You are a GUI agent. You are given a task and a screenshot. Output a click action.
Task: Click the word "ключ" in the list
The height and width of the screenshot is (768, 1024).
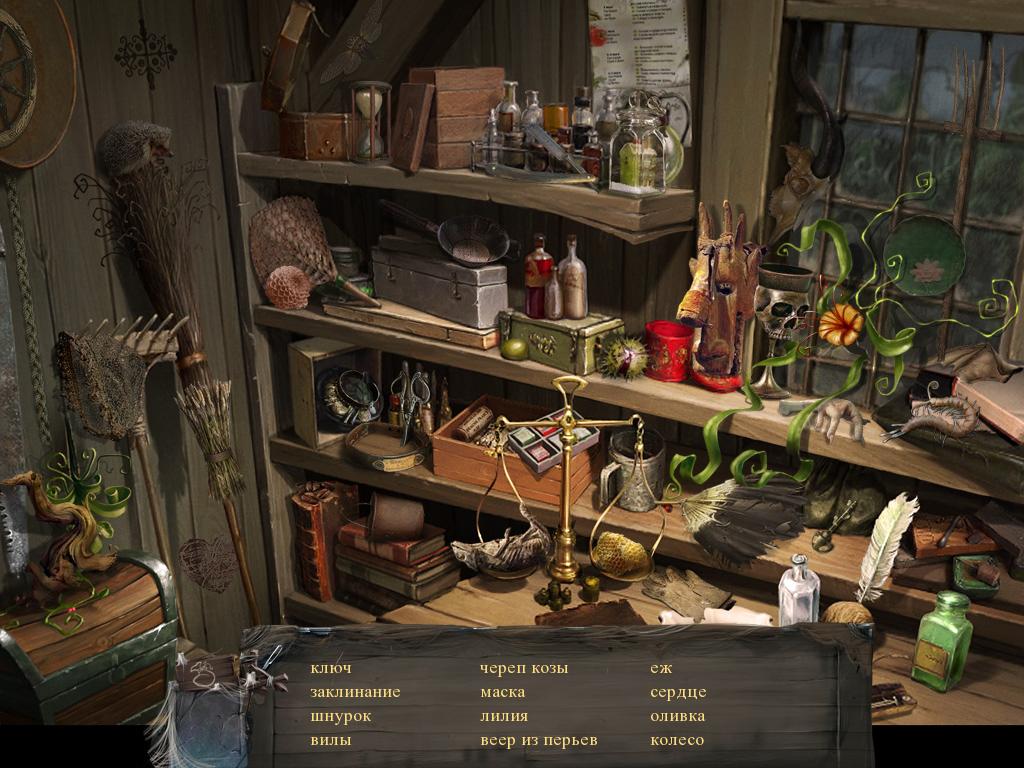click(x=331, y=668)
